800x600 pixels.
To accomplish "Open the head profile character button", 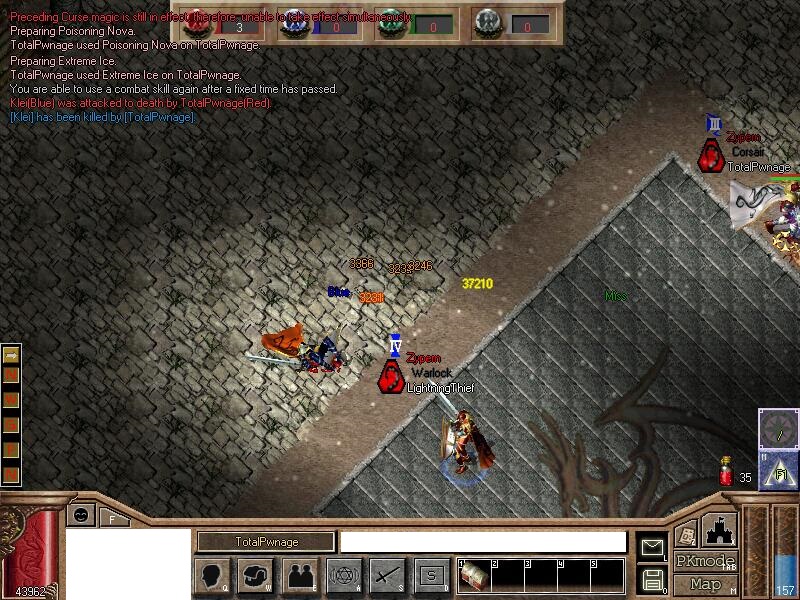I will (212, 575).
